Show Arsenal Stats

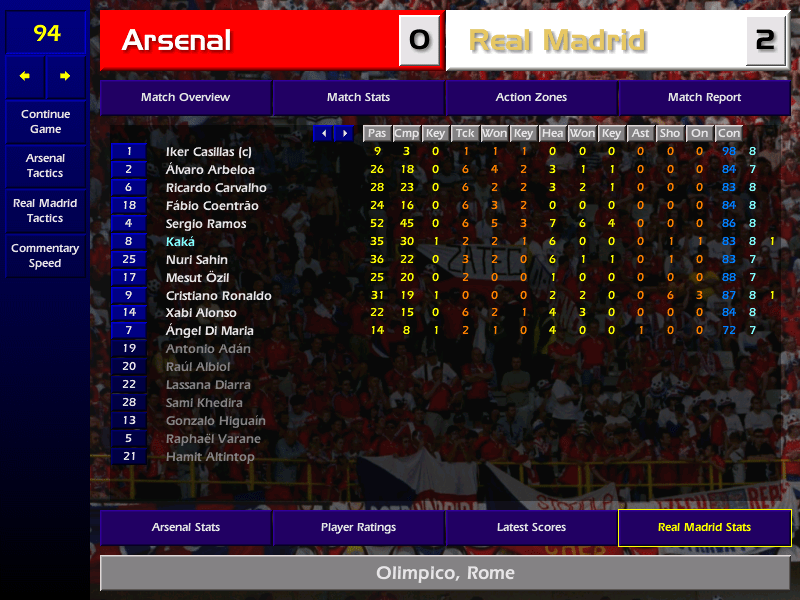tap(185, 527)
